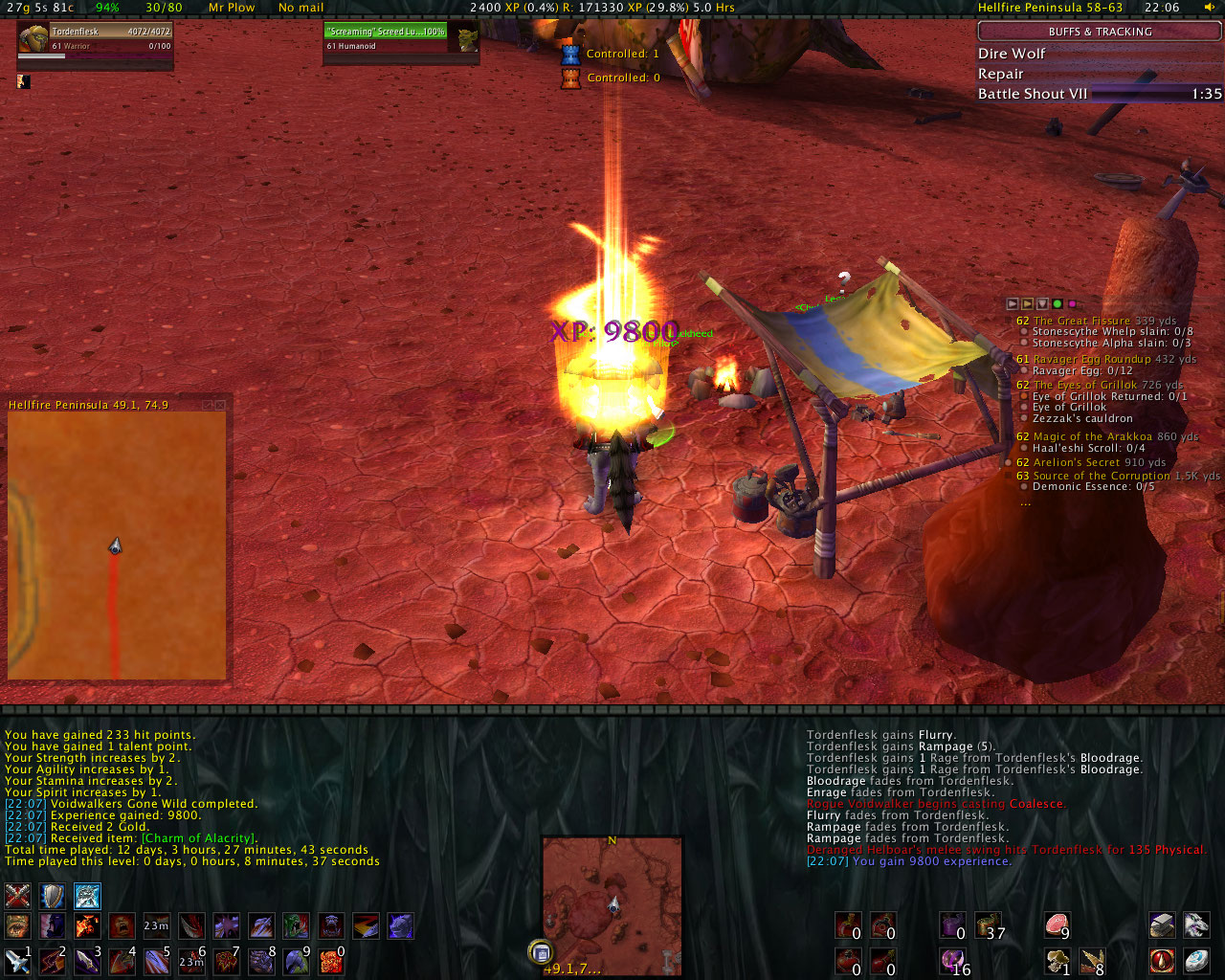
Task: Use the white hearthstone icon
Action: 1196,960
